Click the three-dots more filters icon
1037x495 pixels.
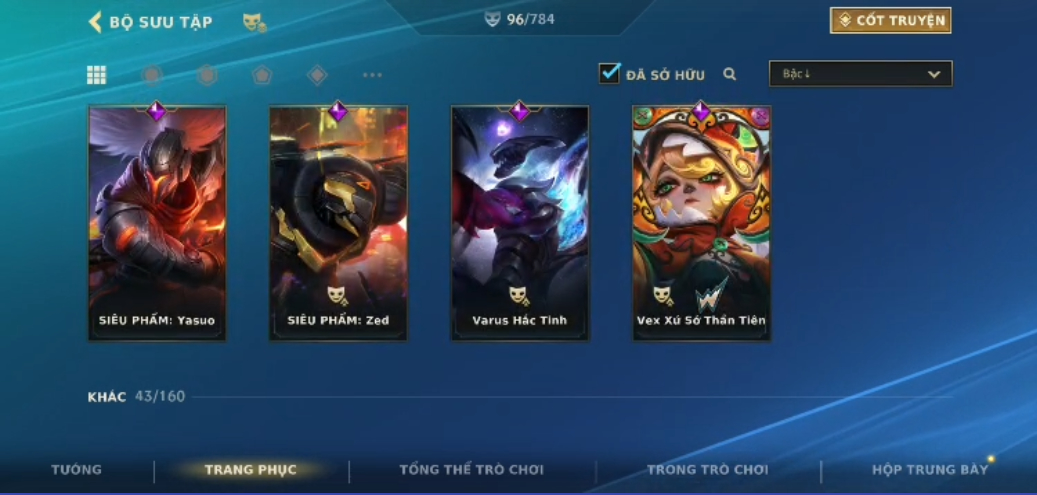coord(372,75)
